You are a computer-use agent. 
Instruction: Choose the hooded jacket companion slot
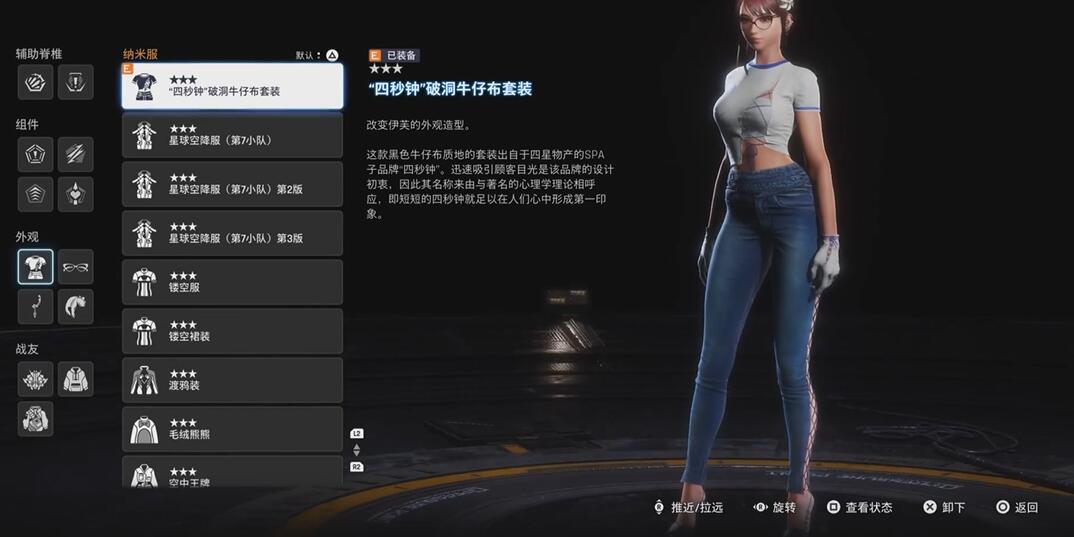[76, 379]
